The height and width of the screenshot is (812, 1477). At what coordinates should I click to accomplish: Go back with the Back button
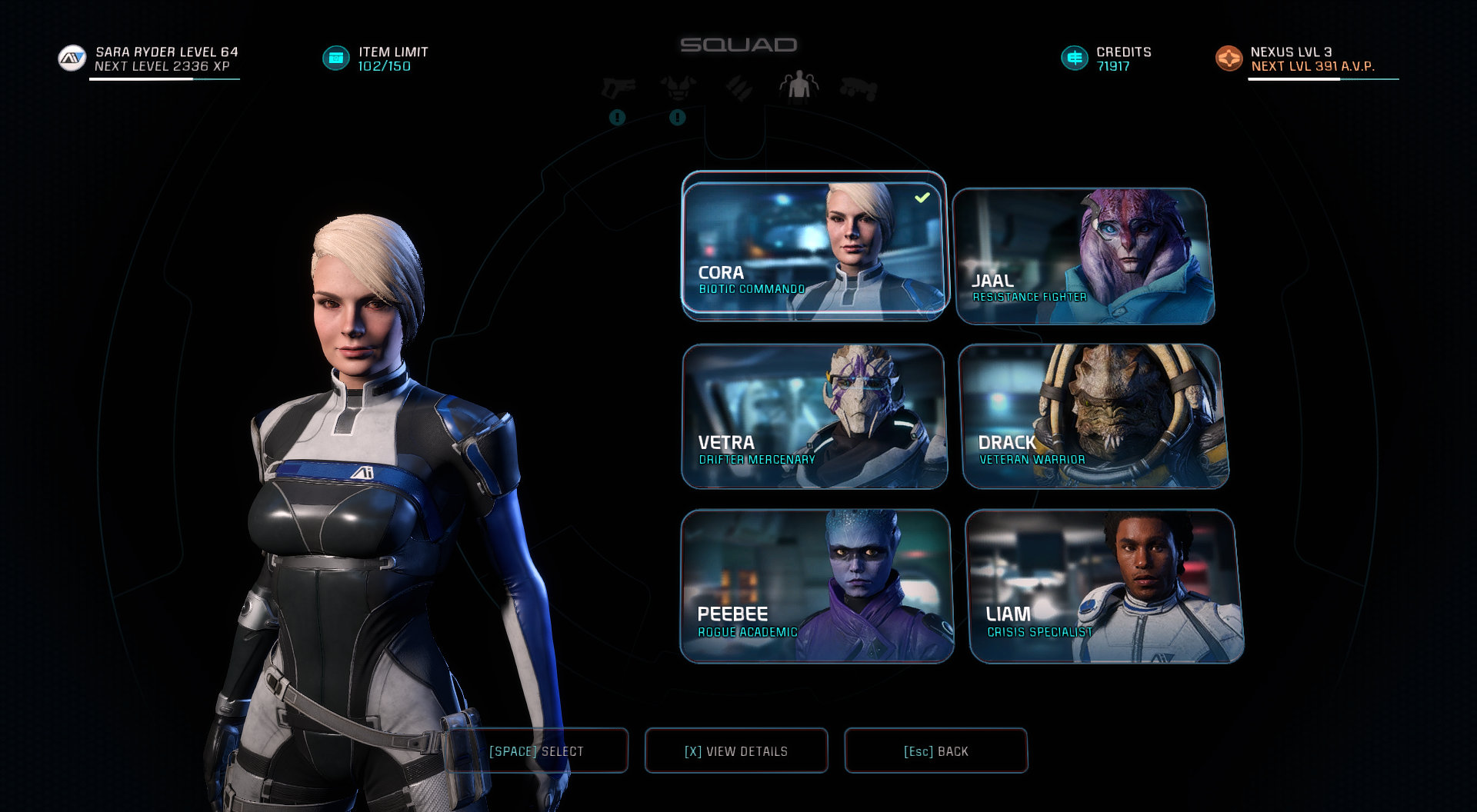pyautogui.click(x=935, y=750)
